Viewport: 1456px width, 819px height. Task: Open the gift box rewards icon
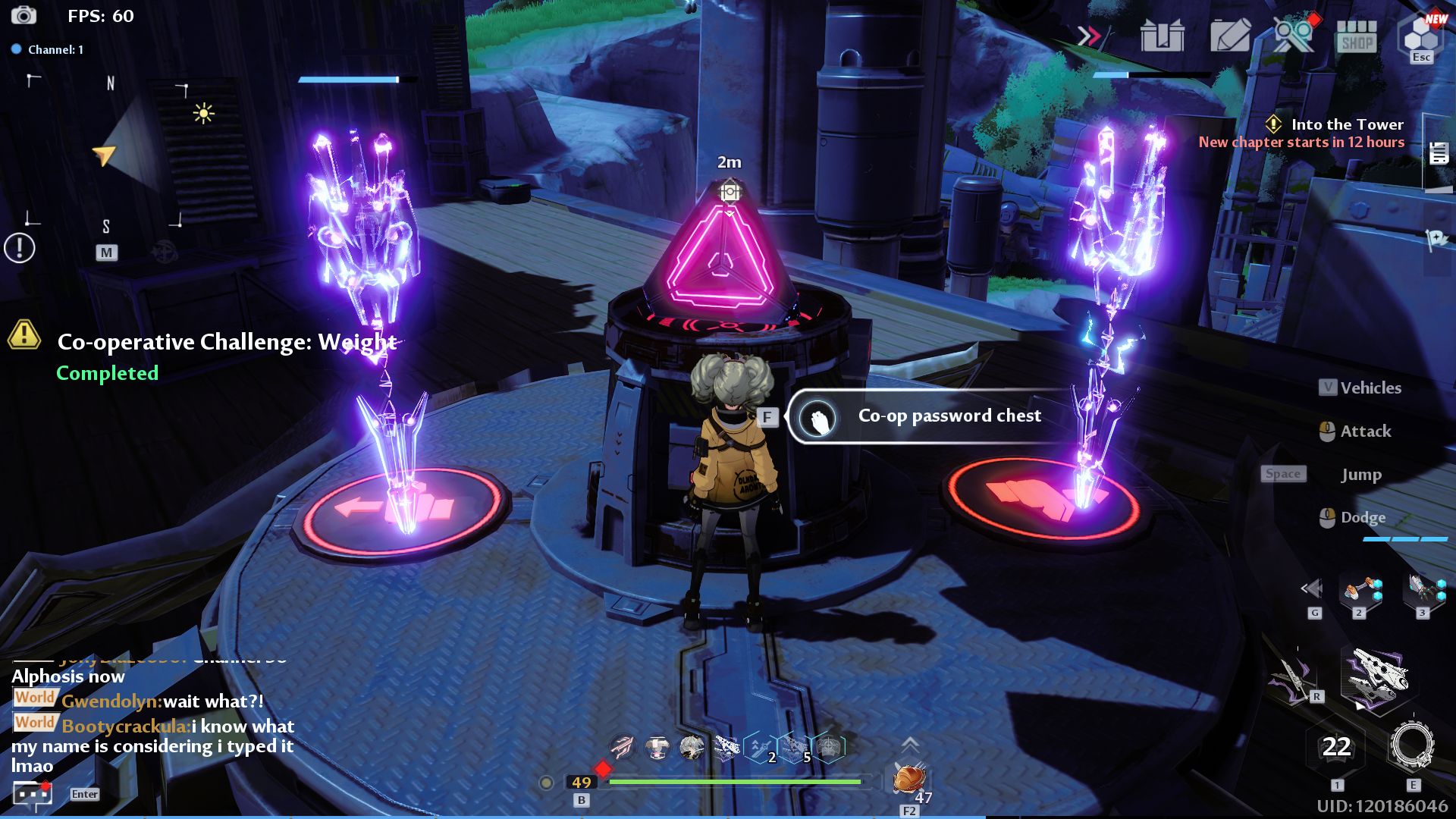(x=1162, y=35)
